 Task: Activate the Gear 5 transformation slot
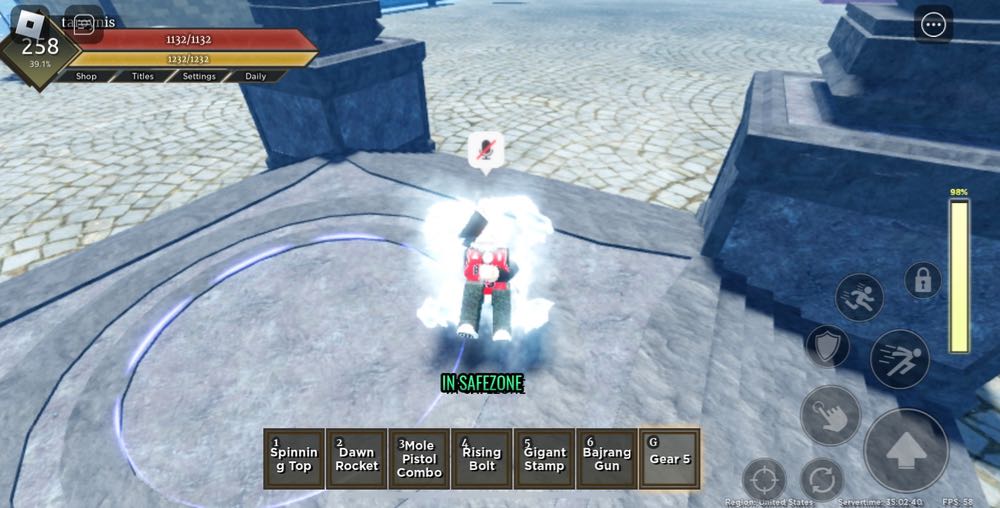click(x=669, y=459)
